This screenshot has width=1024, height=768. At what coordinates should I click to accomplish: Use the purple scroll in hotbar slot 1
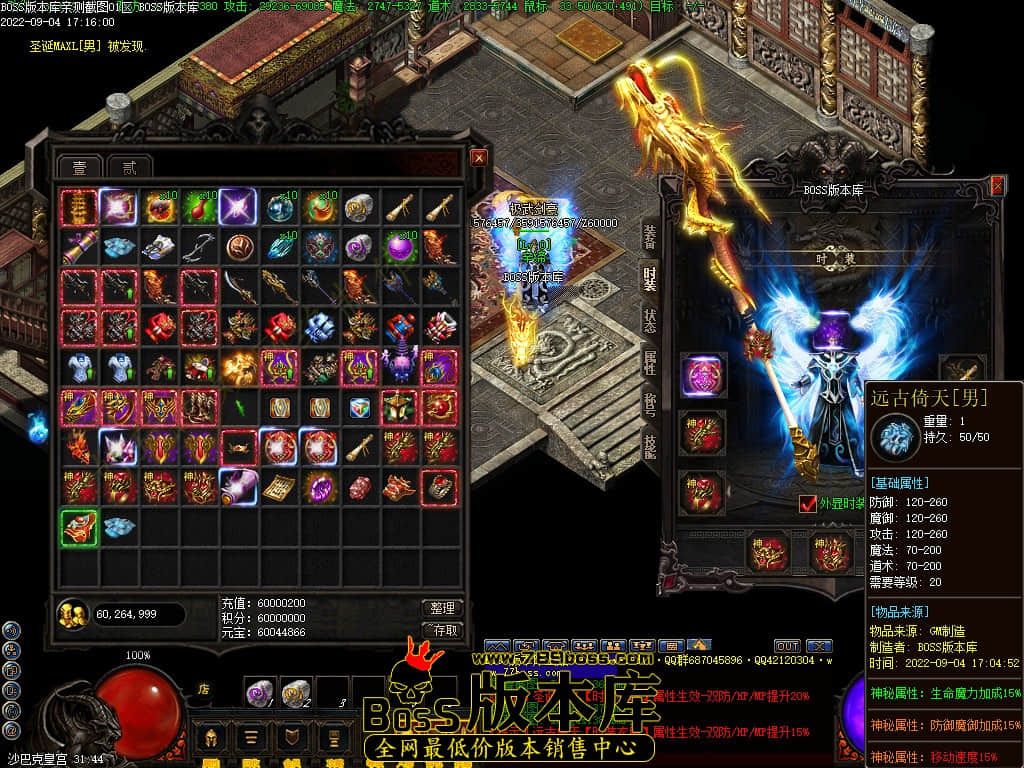pyautogui.click(x=261, y=691)
